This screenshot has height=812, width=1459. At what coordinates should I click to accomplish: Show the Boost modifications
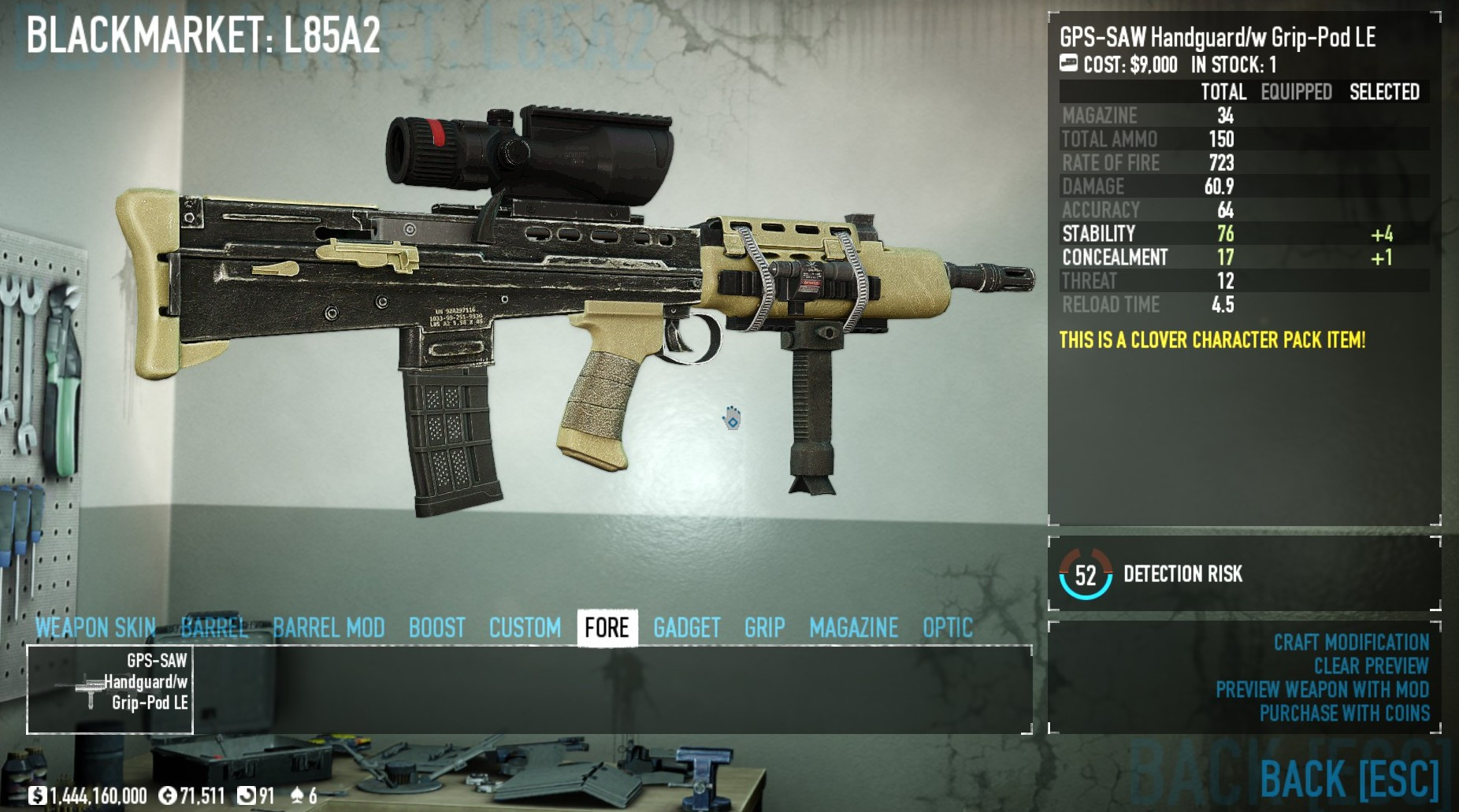point(436,628)
